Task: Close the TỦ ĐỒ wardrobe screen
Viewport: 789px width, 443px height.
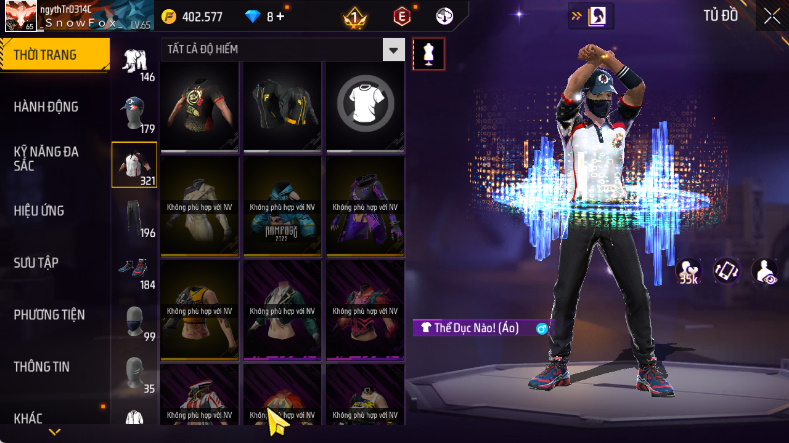Action: pos(772,16)
